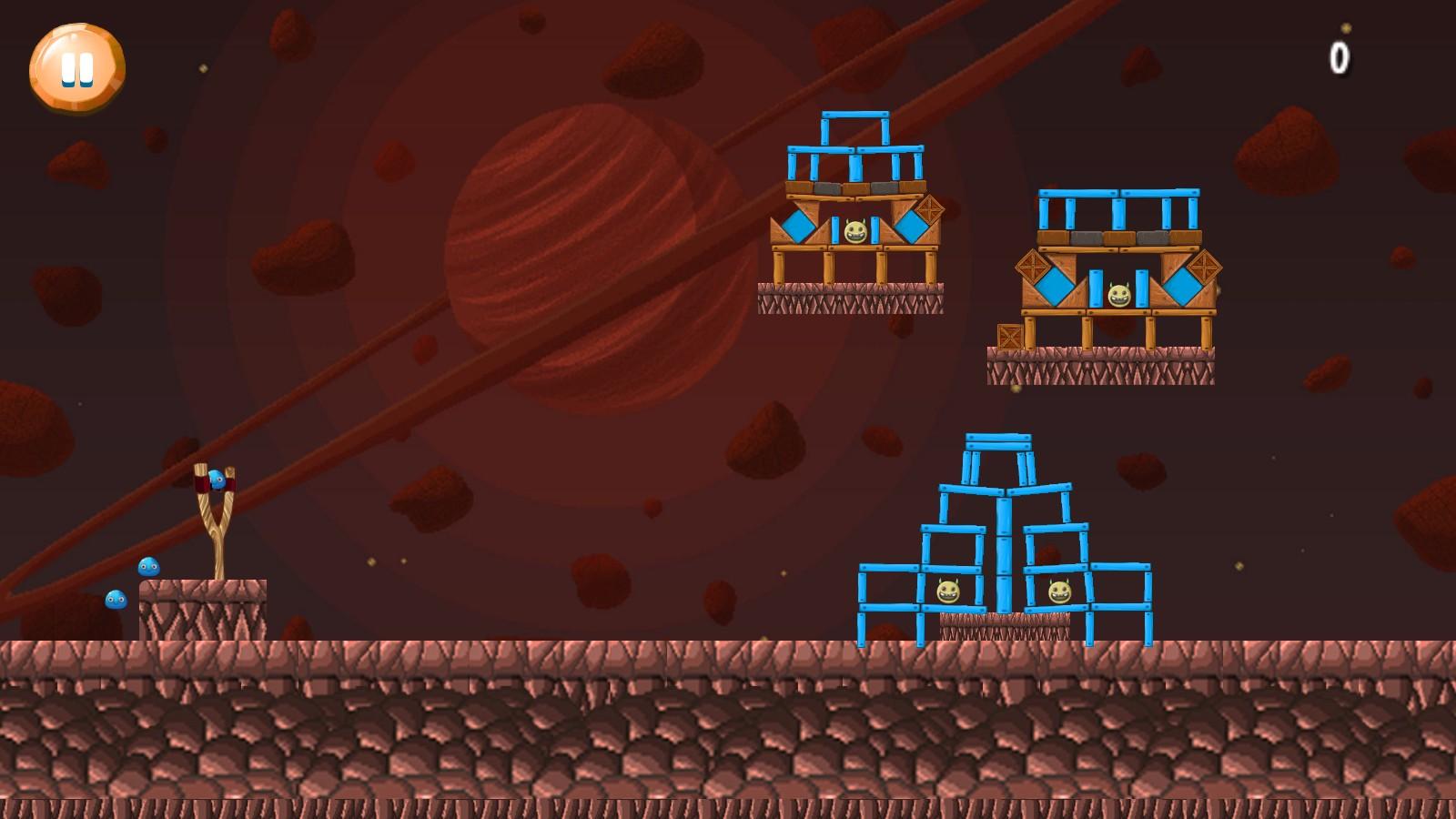
Task: Click the green alien inside the middle fortress
Action: 1117,296
